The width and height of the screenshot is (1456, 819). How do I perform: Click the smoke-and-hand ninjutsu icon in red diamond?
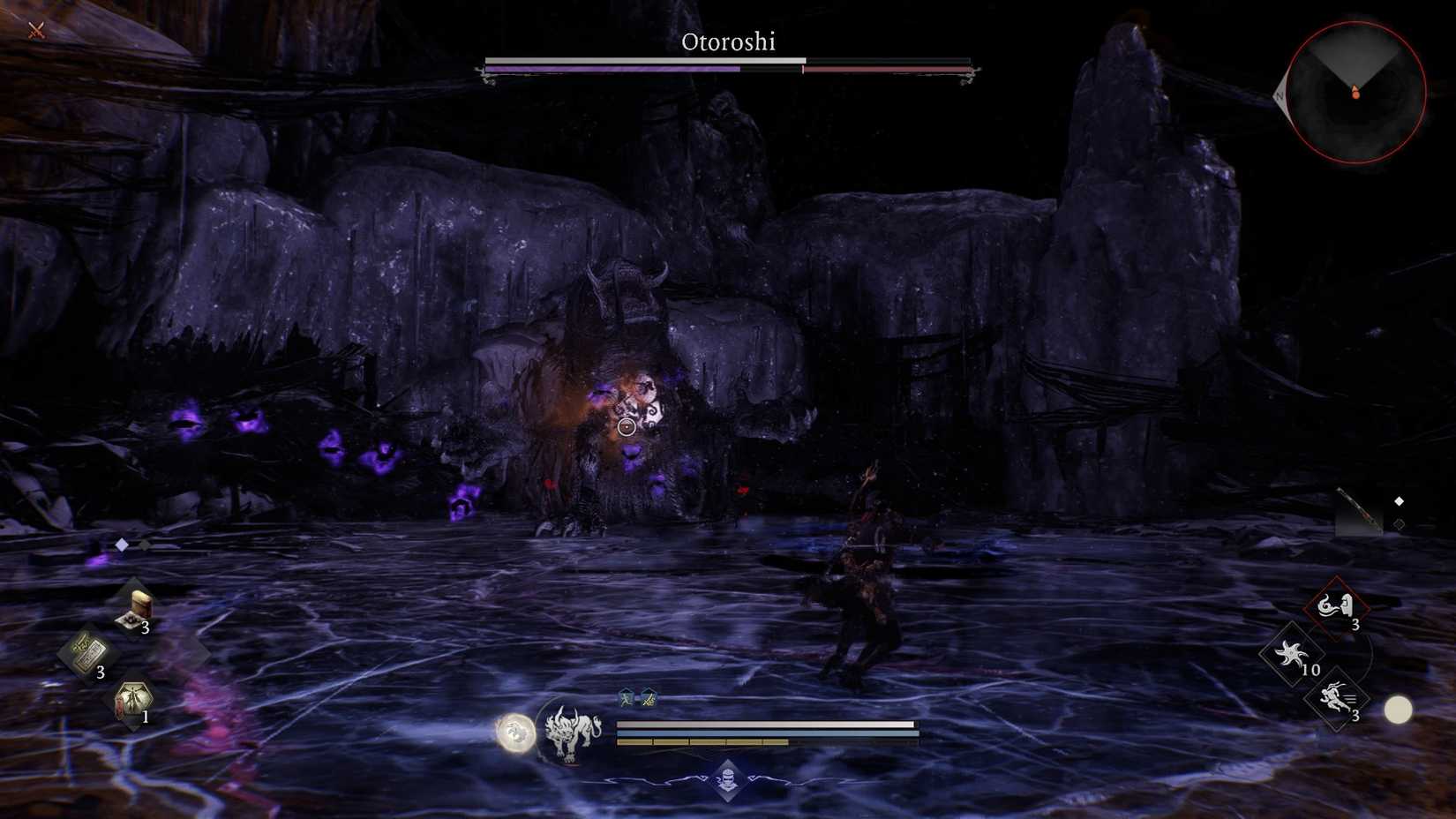1335,605
